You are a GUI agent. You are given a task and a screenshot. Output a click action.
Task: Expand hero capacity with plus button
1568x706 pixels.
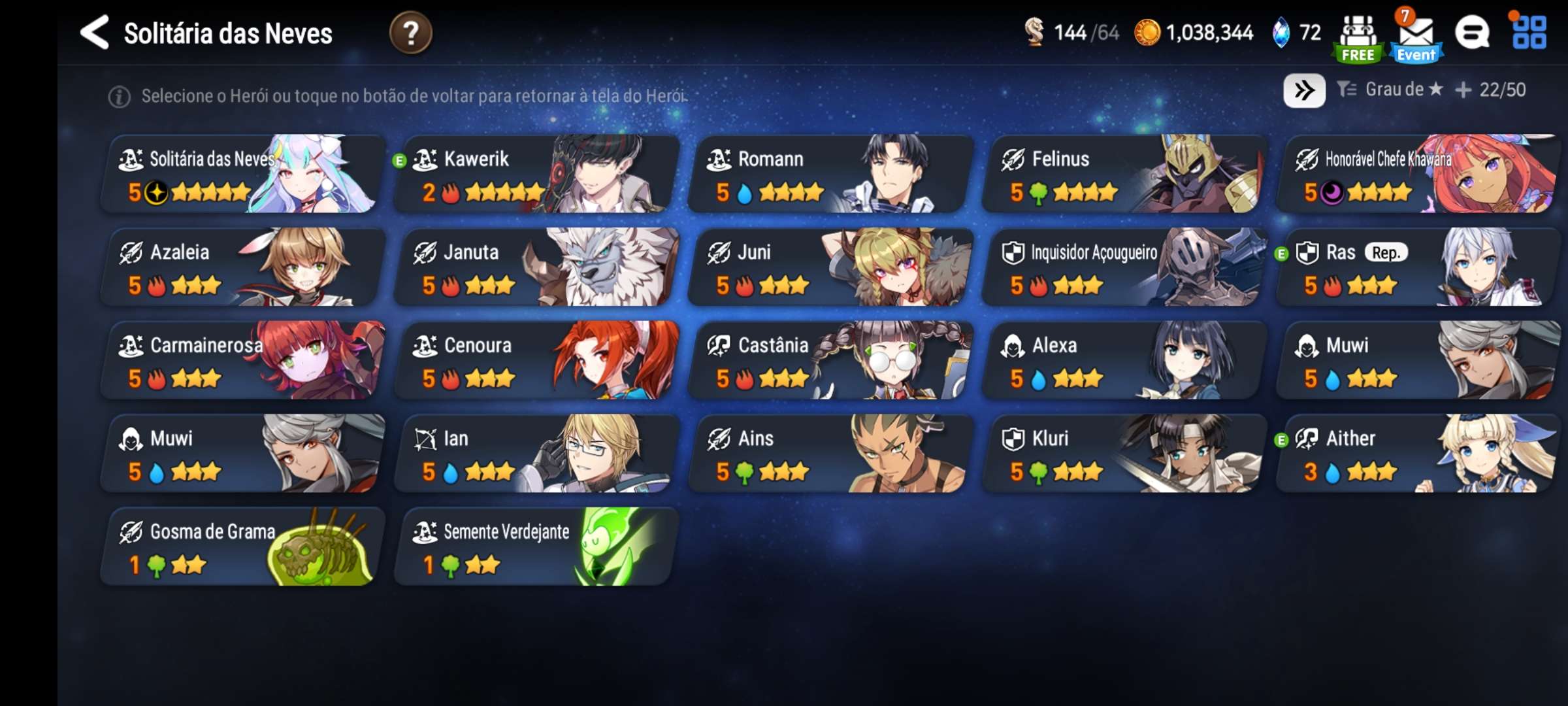1463,90
